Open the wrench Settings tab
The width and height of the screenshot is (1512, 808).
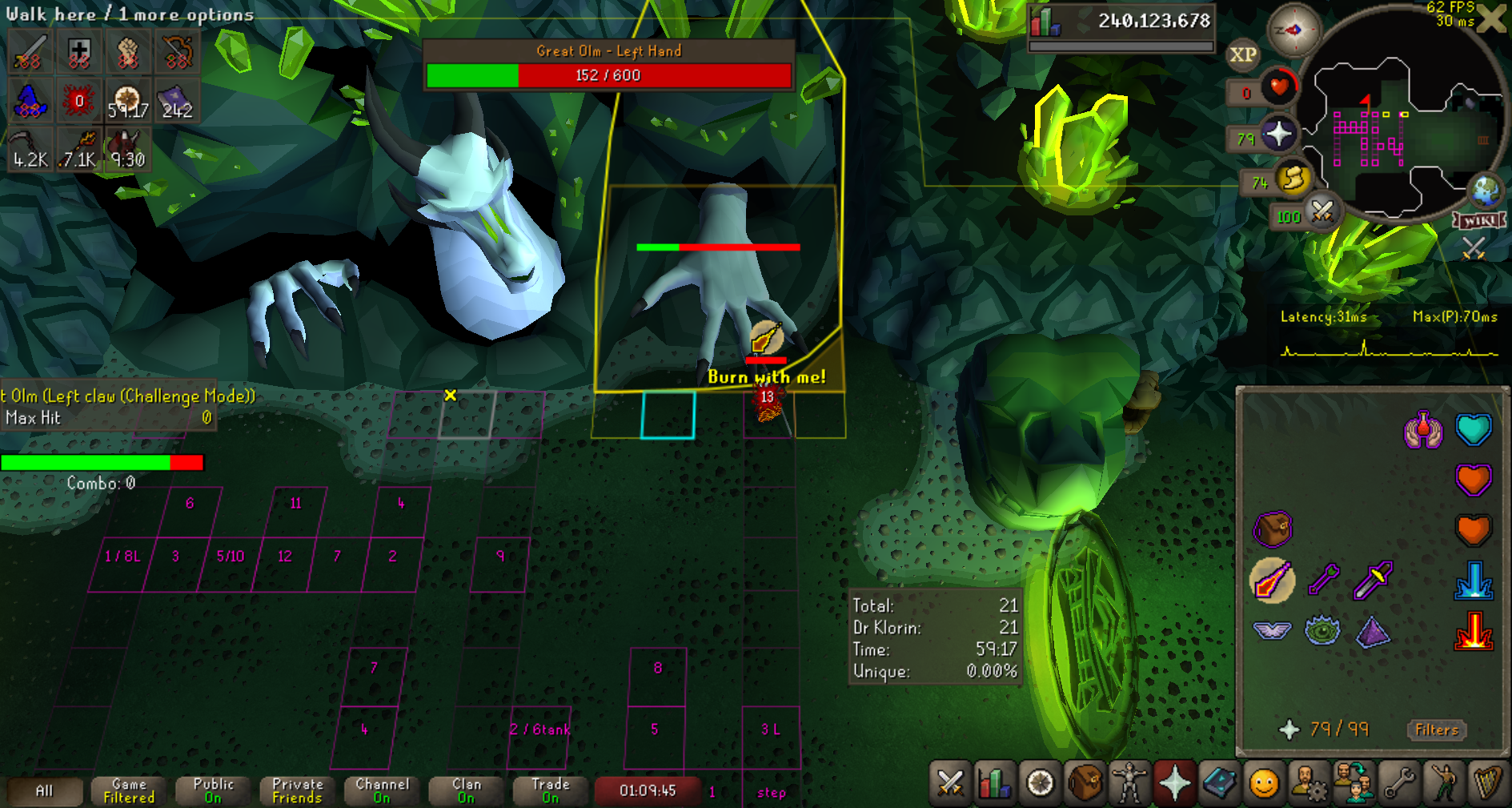coord(1398,782)
